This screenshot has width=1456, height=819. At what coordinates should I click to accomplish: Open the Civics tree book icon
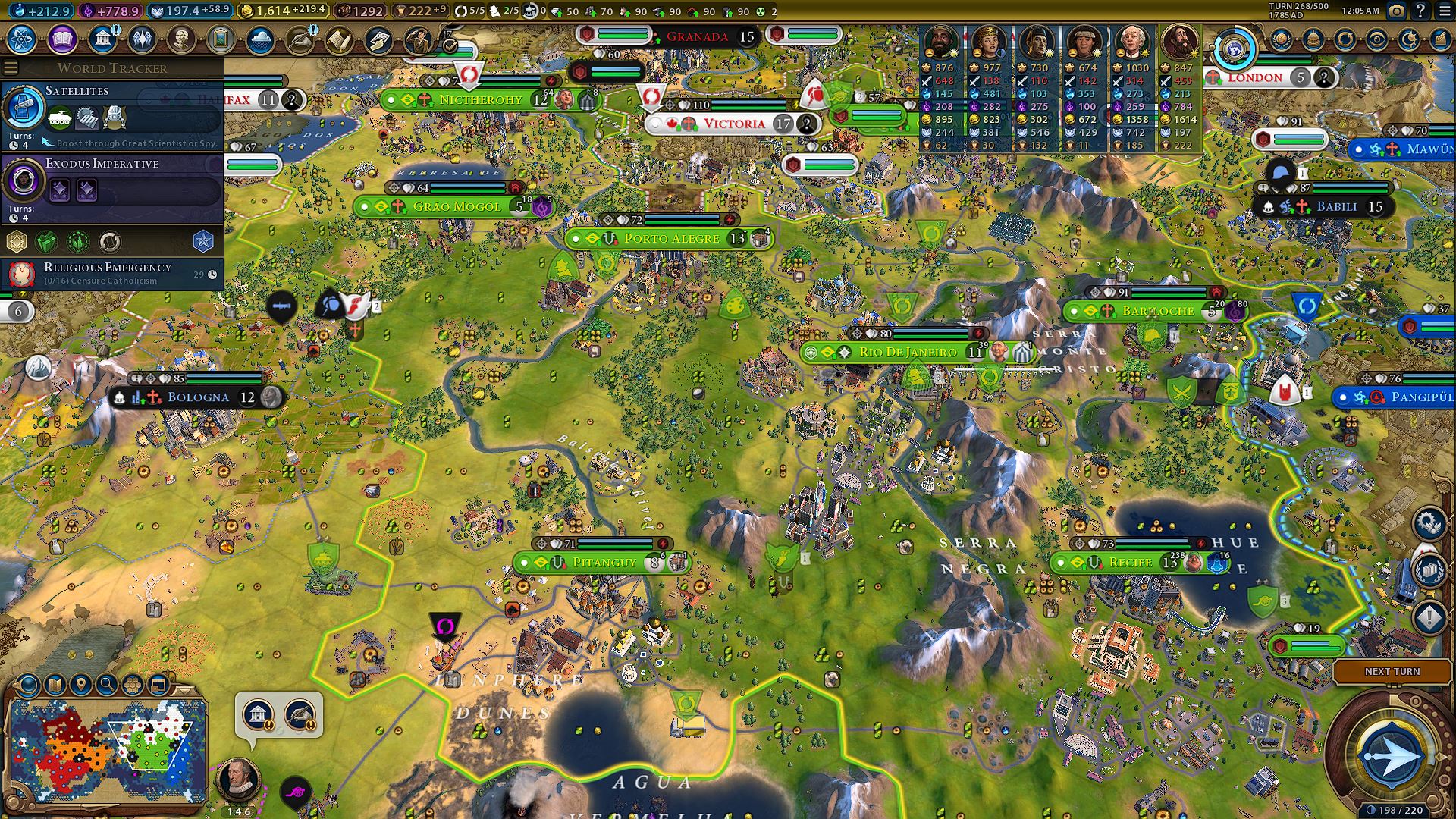[62, 39]
